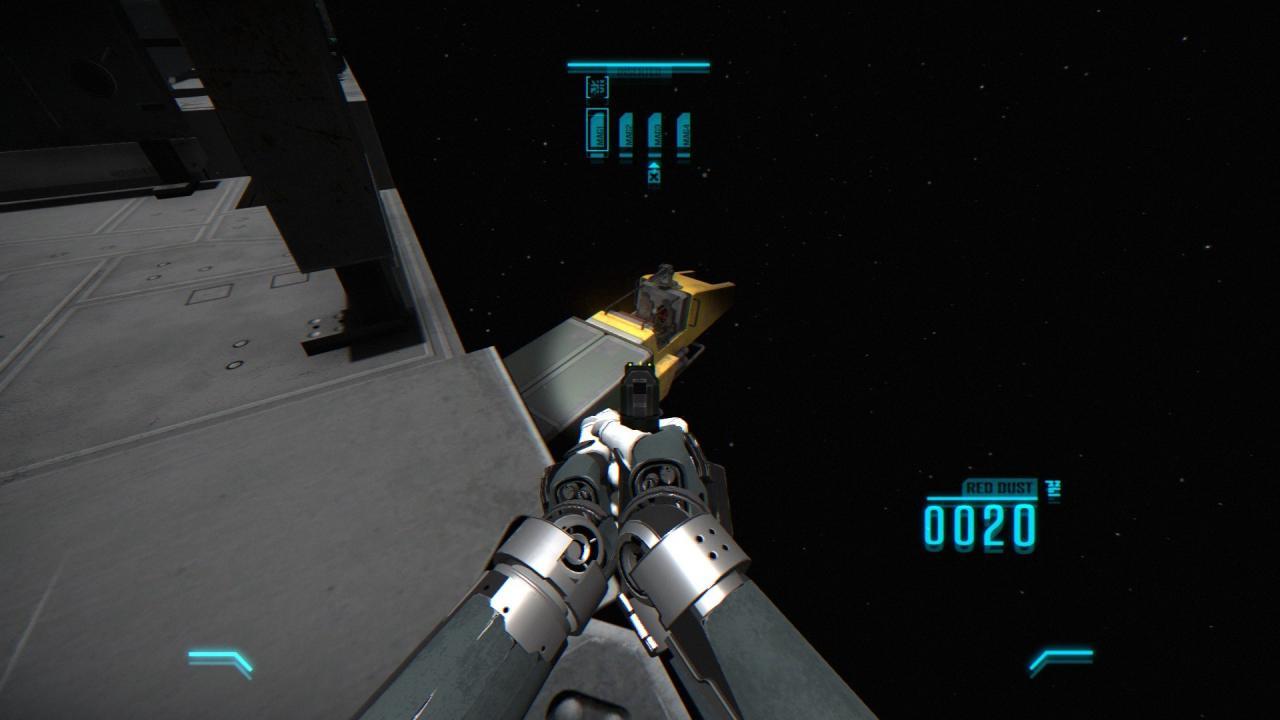Click the X marker below the magazines
The height and width of the screenshot is (720, 1280).
click(x=654, y=177)
